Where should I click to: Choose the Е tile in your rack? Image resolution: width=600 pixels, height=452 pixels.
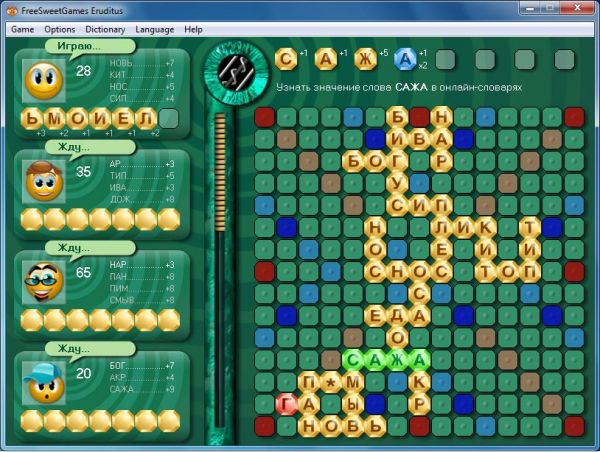(123, 119)
